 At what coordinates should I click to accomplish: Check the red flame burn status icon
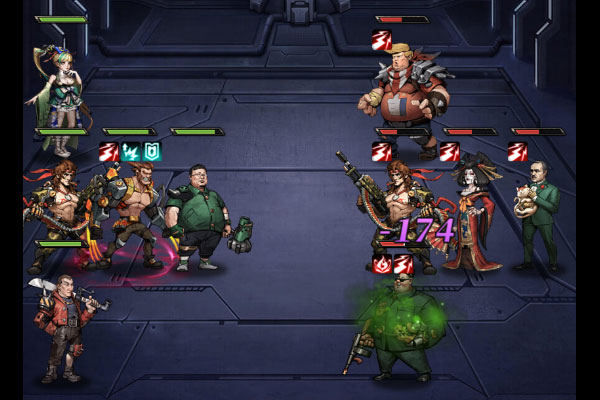pos(381,264)
